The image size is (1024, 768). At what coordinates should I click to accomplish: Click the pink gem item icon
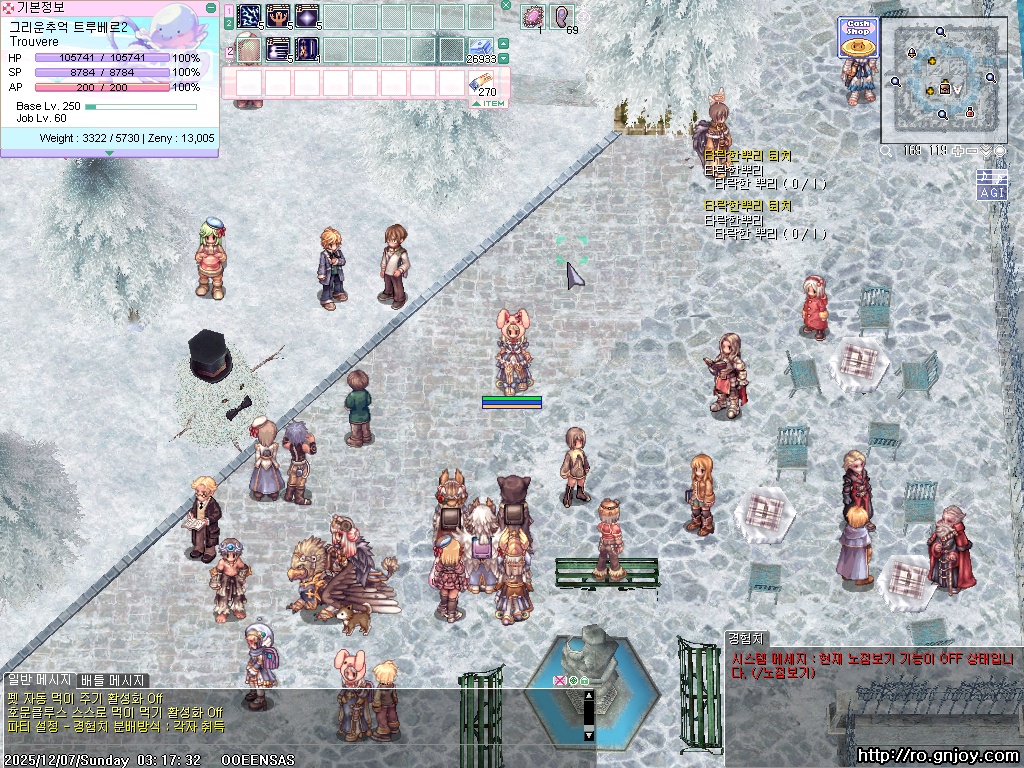coord(533,17)
